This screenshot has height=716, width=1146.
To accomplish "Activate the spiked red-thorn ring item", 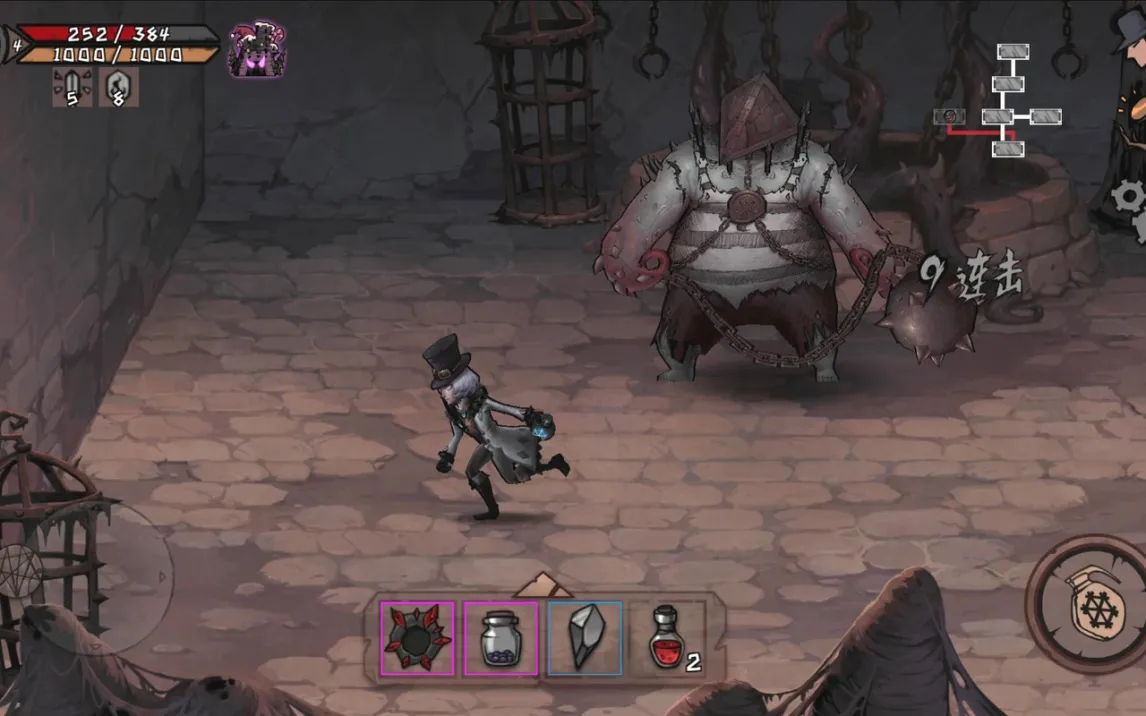I will pos(417,636).
